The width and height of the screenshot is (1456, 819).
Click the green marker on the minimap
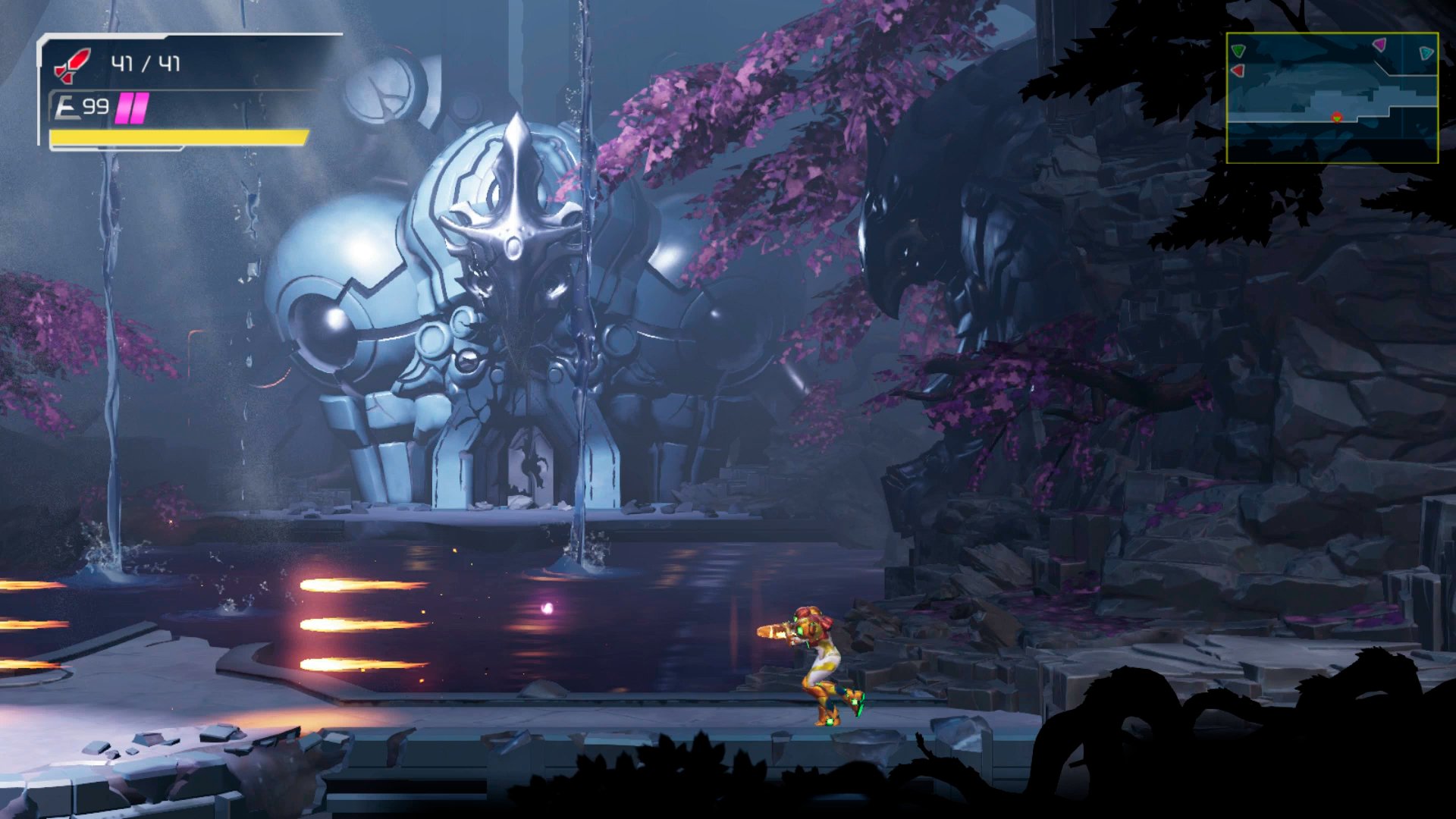tap(1238, 51)
